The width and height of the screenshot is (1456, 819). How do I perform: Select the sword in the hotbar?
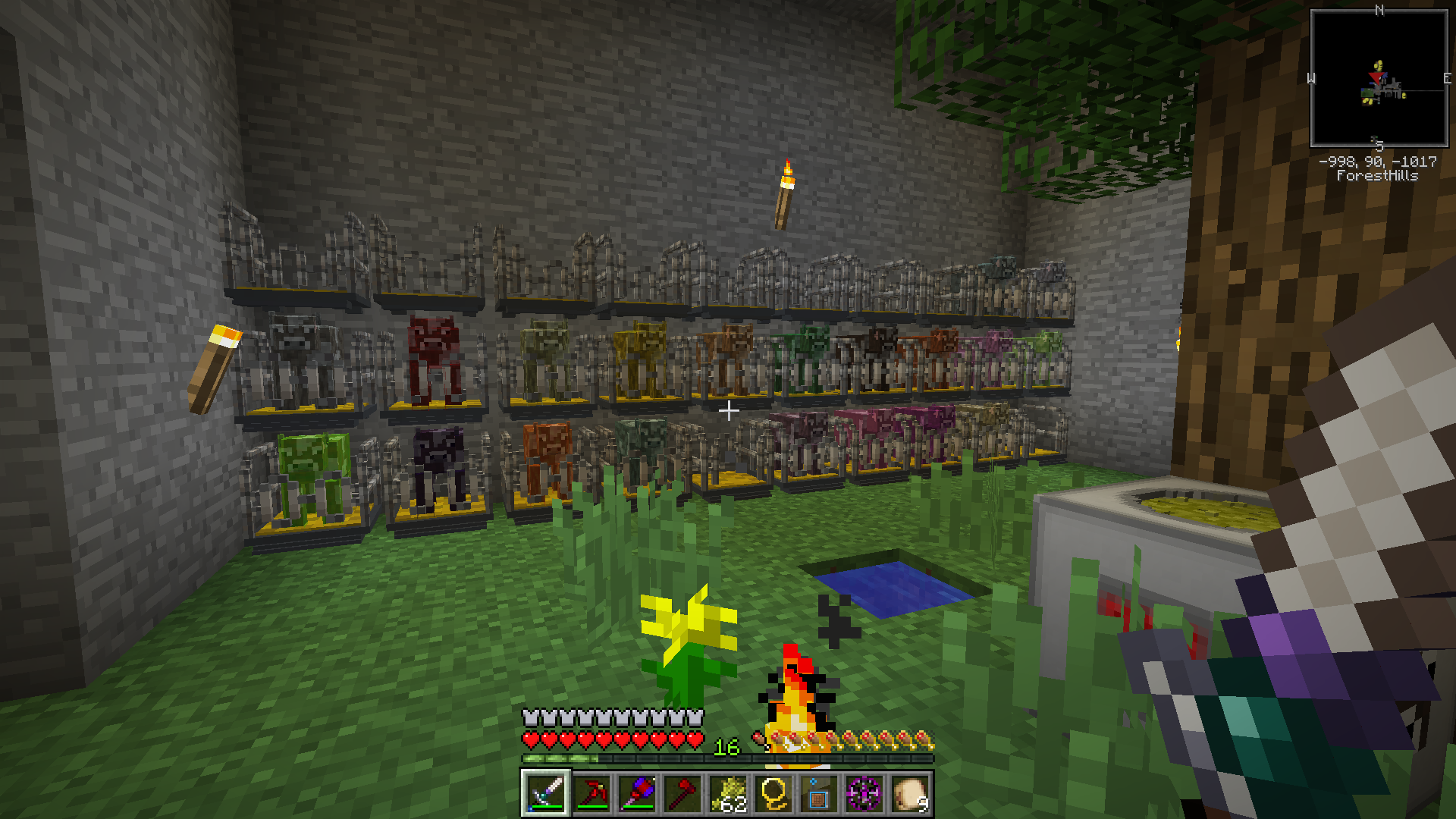coord(545,794)
